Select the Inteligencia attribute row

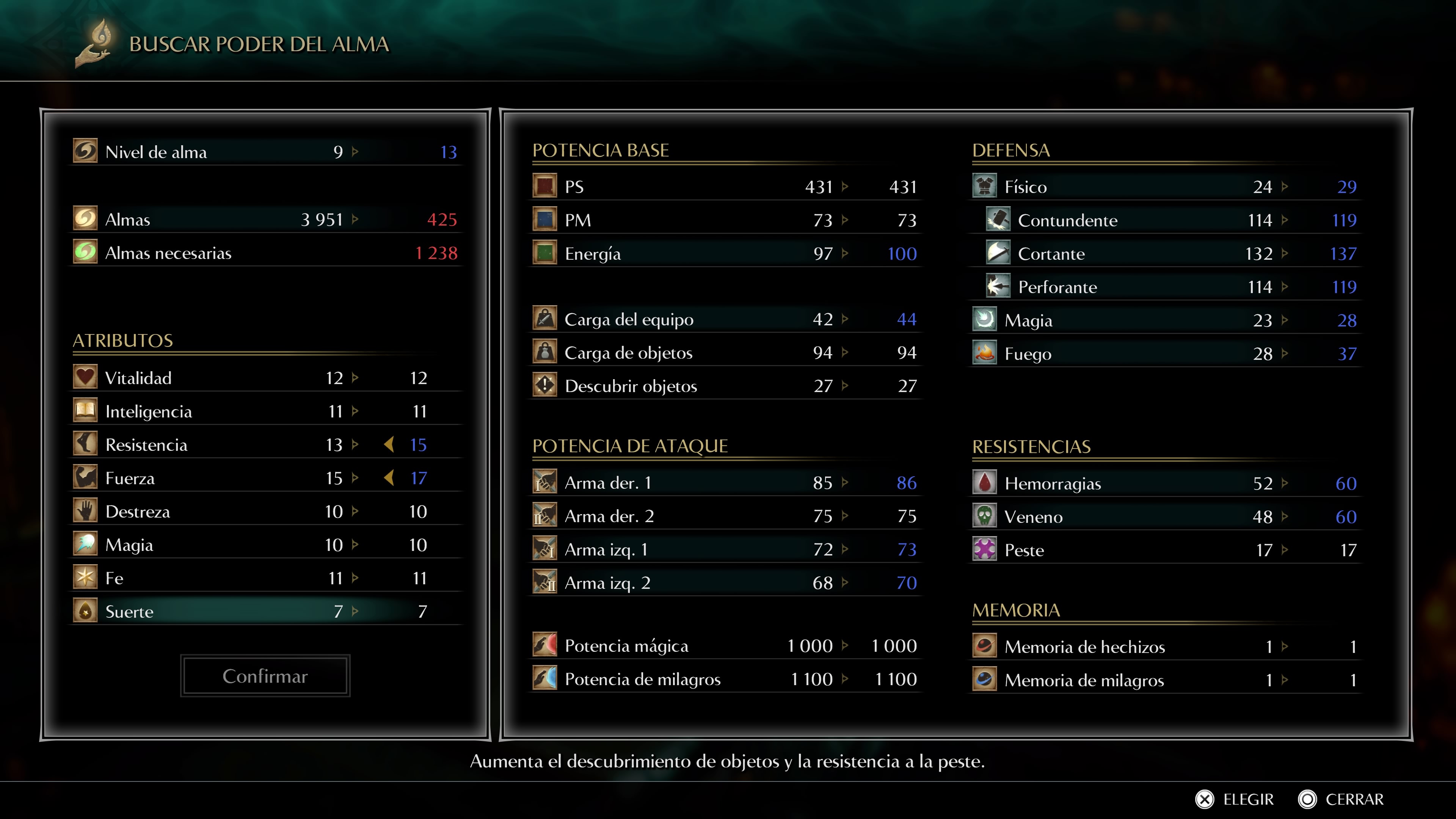tap(266, 411)
